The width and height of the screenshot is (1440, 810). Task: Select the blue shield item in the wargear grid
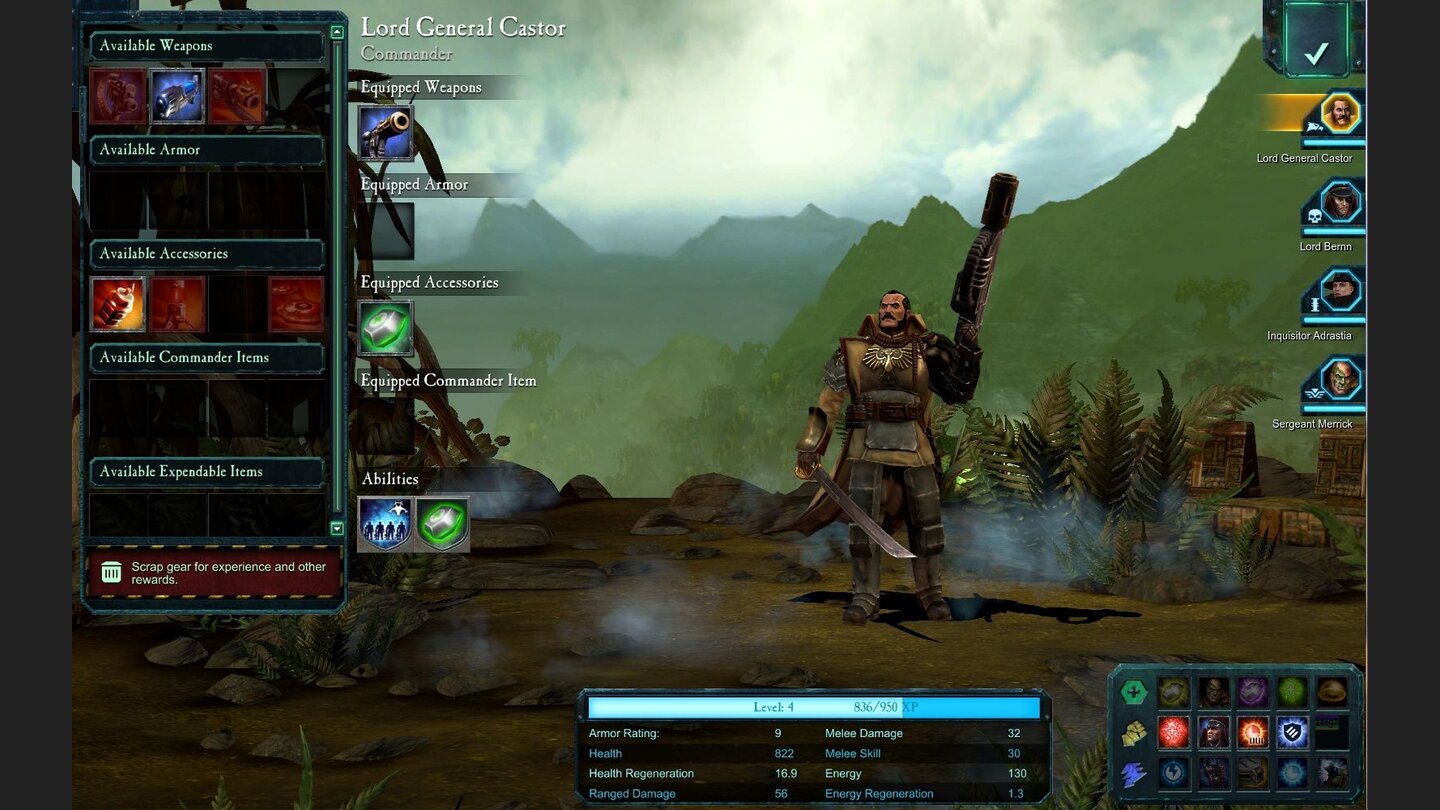point(1292,733)
